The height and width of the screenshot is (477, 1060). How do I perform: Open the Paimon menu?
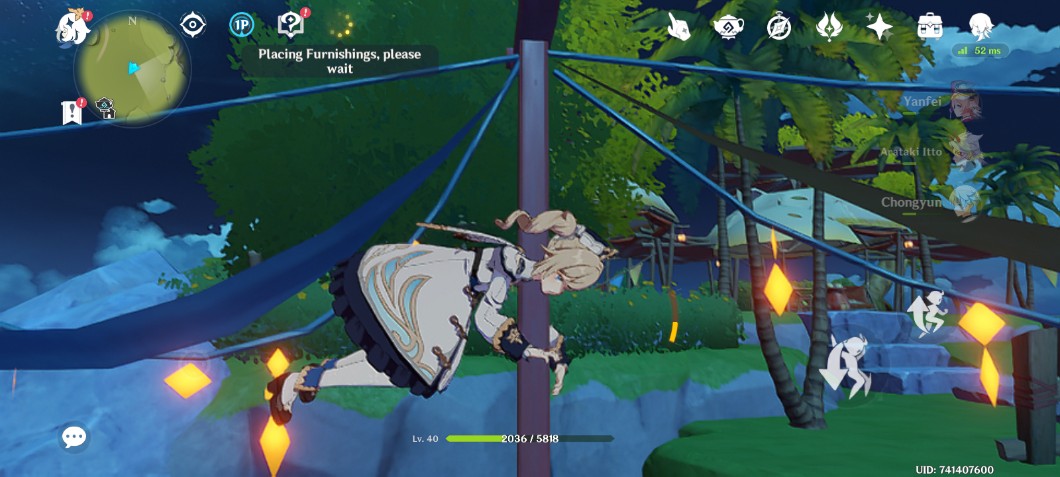click(x=72, y=26)
